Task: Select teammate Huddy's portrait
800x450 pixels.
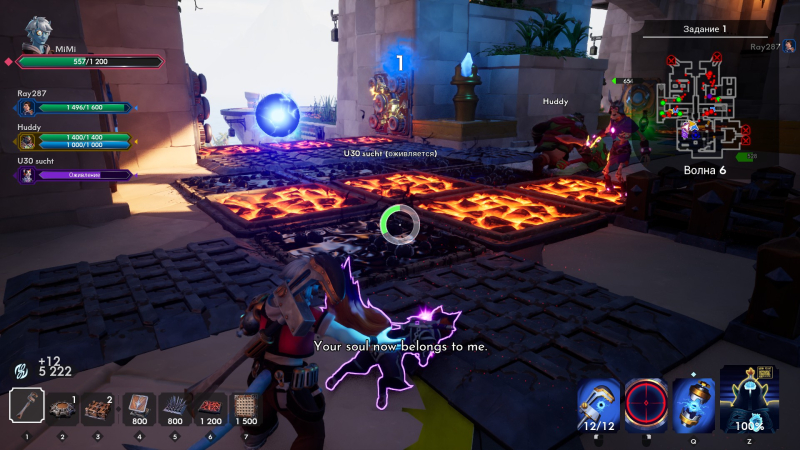Action: point(26,141)
